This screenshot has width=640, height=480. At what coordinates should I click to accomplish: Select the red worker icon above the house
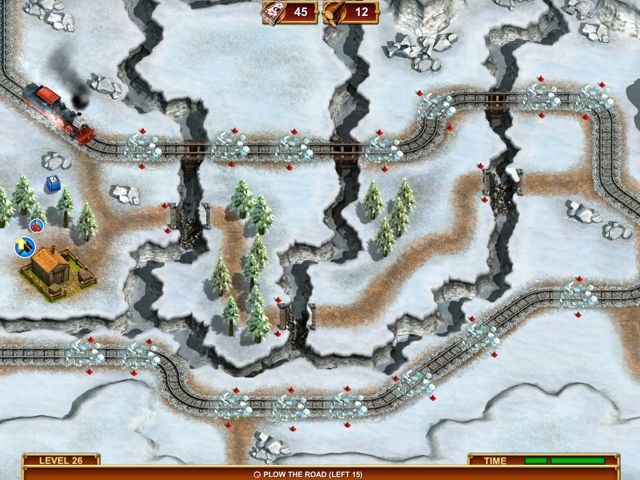point(37,226)
